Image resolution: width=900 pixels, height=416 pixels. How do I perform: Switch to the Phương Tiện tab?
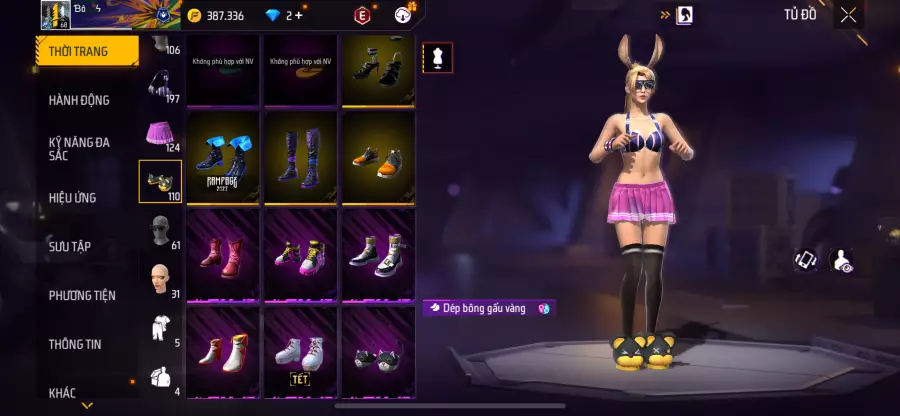(82, 295)
